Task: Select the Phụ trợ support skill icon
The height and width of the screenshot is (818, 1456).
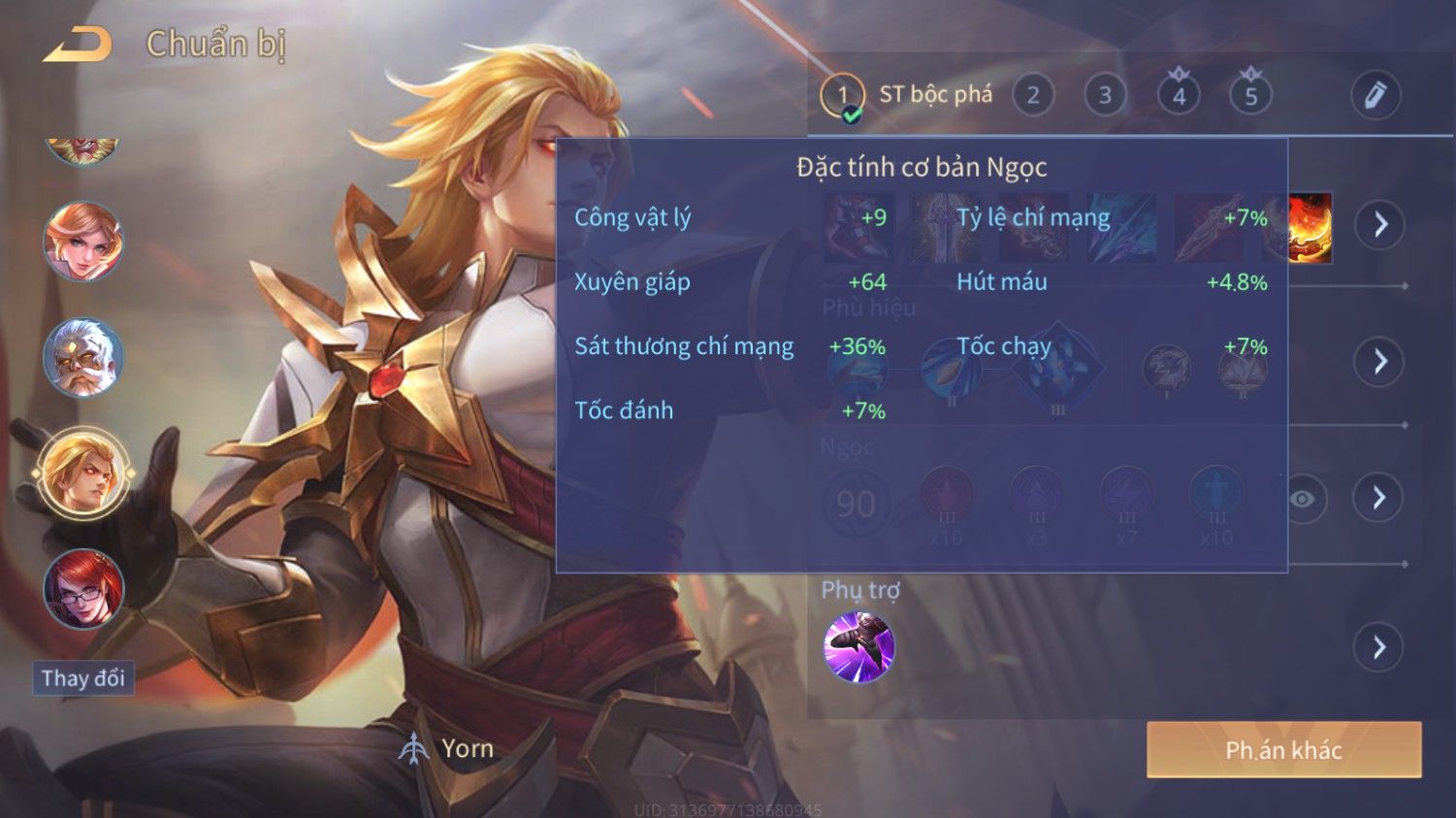Action: click(858, 647)
